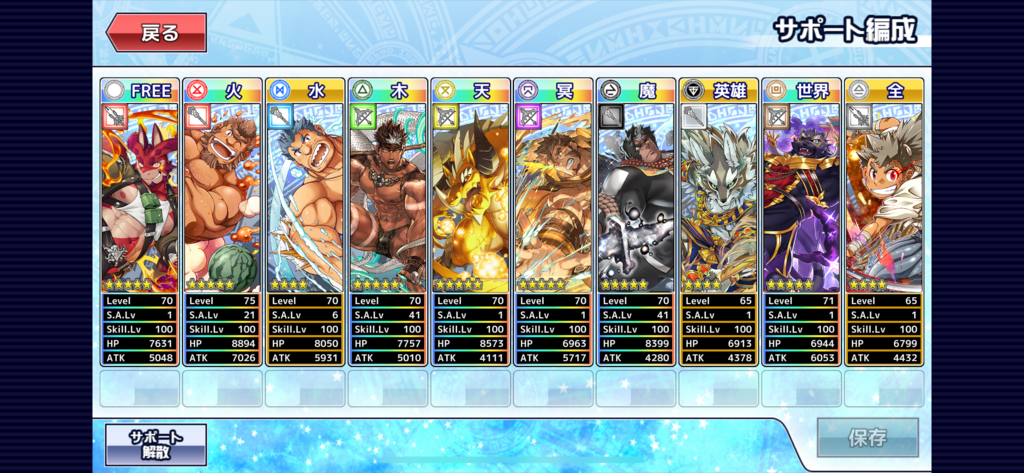Save the formation with 保存 button
The height and width of the screenshot is (473, 1024).
click(867, 437)
